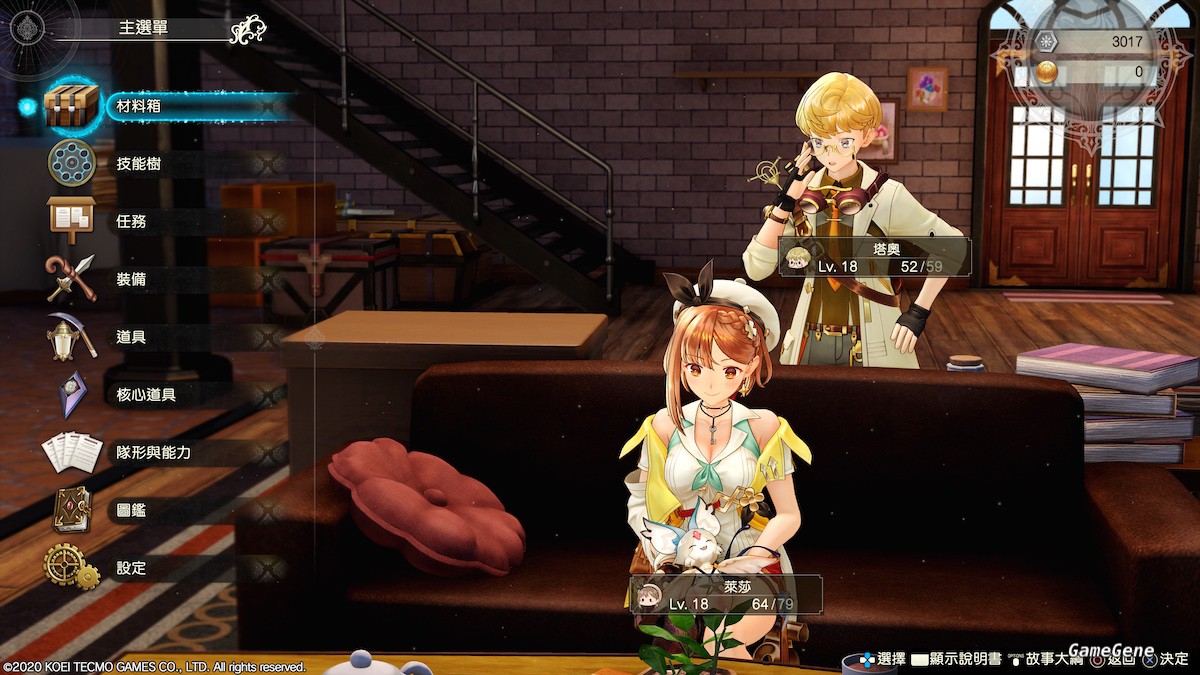Select the crossed staff and sword icon
Screen dimensions: 1200x675
(71, 278)
